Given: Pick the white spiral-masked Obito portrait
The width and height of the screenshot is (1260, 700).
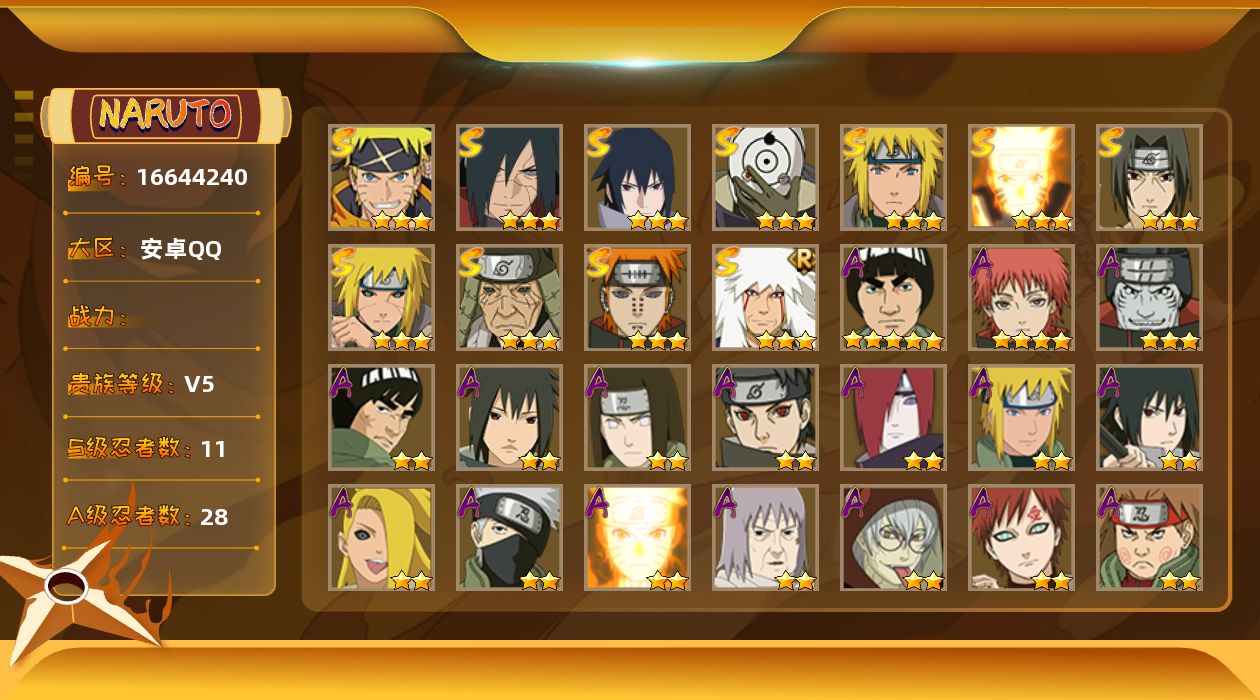Looking at the screenshot, I should (765, 177).
